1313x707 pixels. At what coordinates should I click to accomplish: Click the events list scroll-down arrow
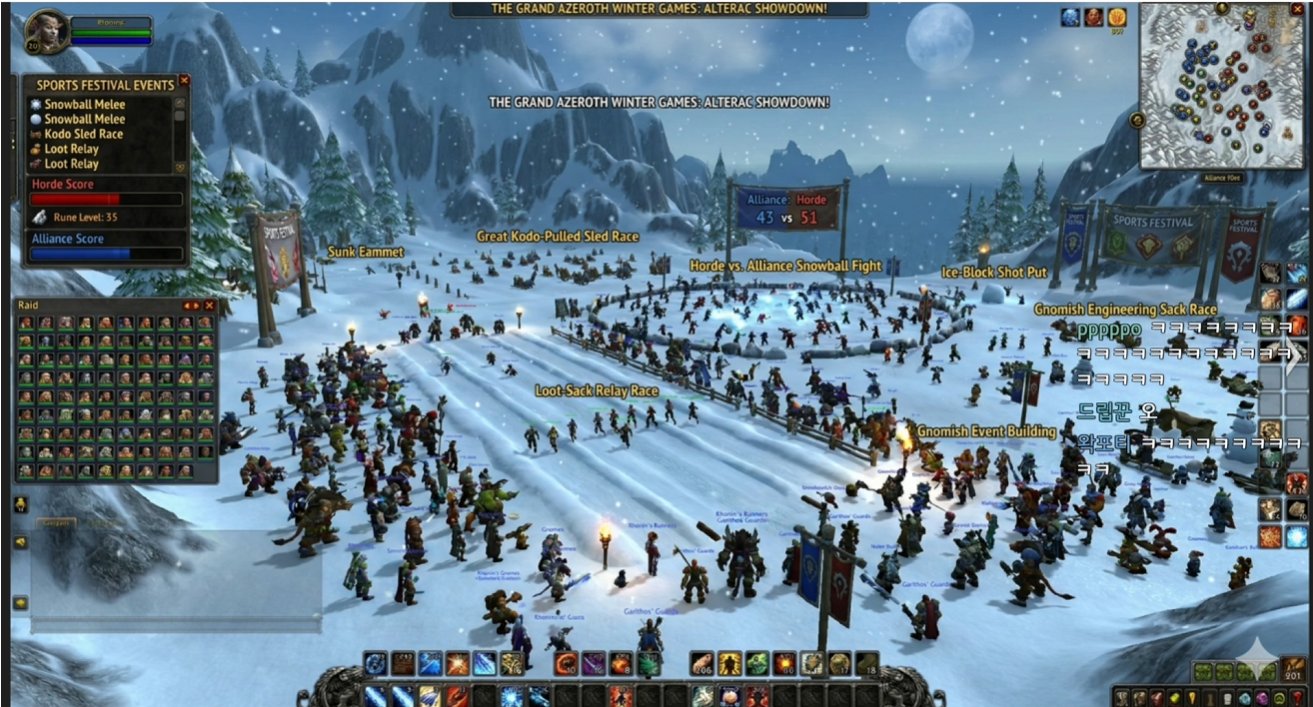pos(180,167)
